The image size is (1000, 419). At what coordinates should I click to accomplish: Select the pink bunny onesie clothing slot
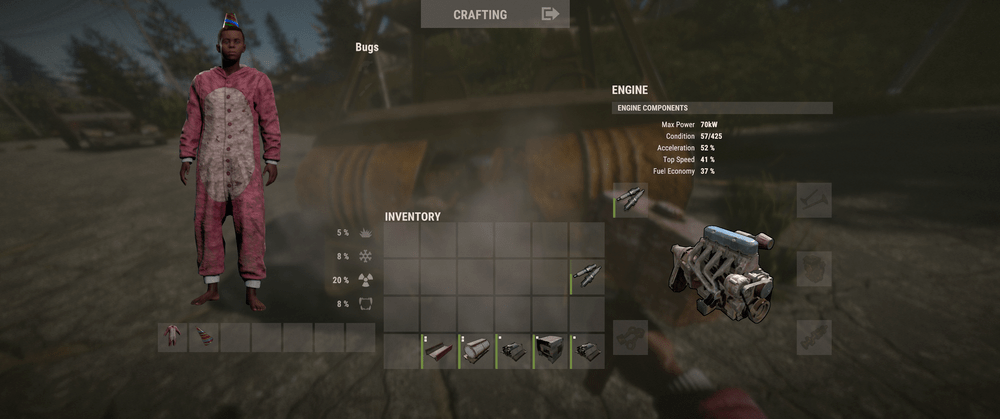tap(173, 337)
